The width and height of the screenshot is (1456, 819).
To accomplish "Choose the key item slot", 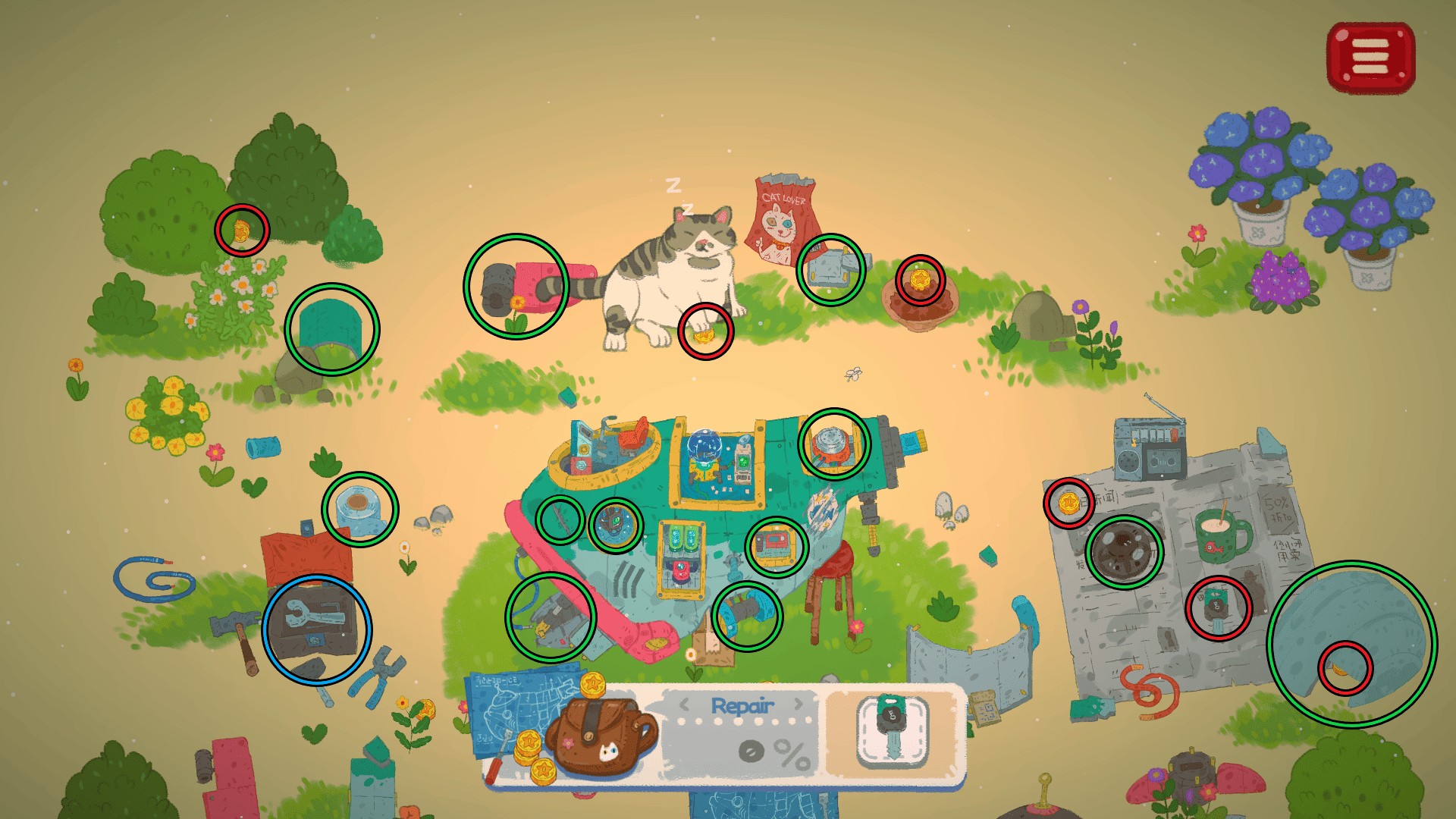I will point(892,732).
